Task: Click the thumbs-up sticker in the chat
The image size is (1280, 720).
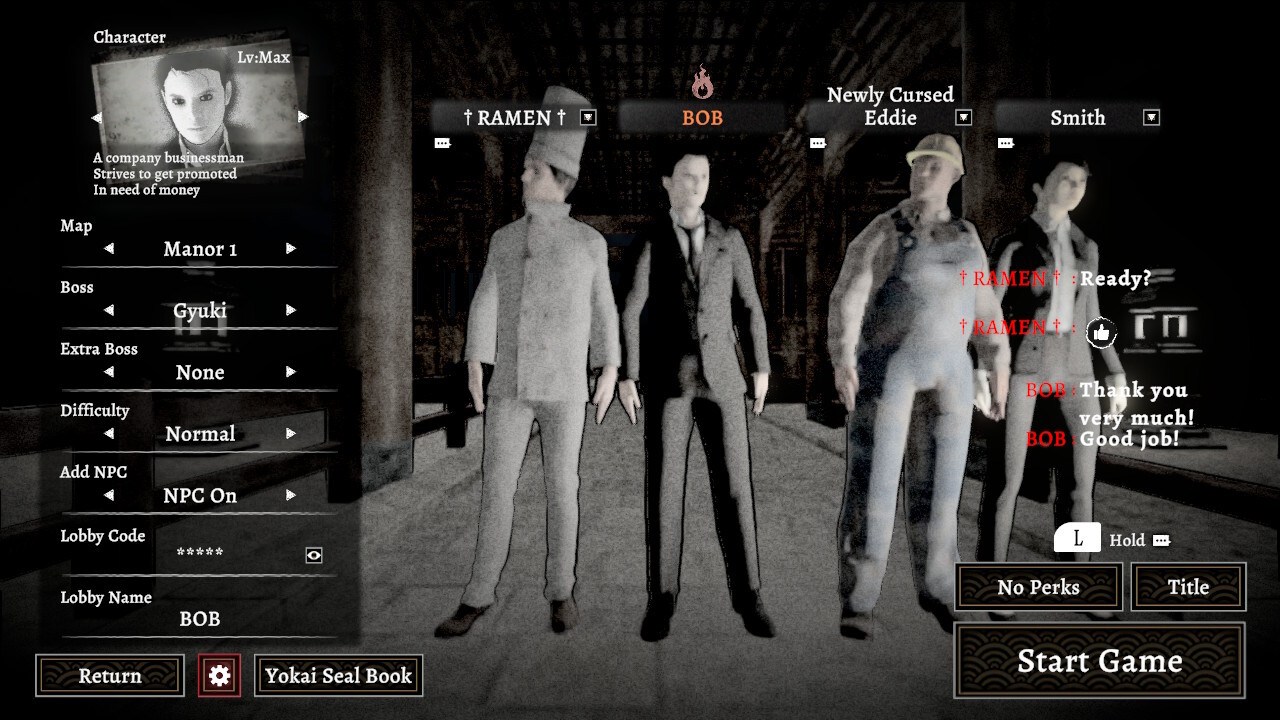Action: 1099,332
